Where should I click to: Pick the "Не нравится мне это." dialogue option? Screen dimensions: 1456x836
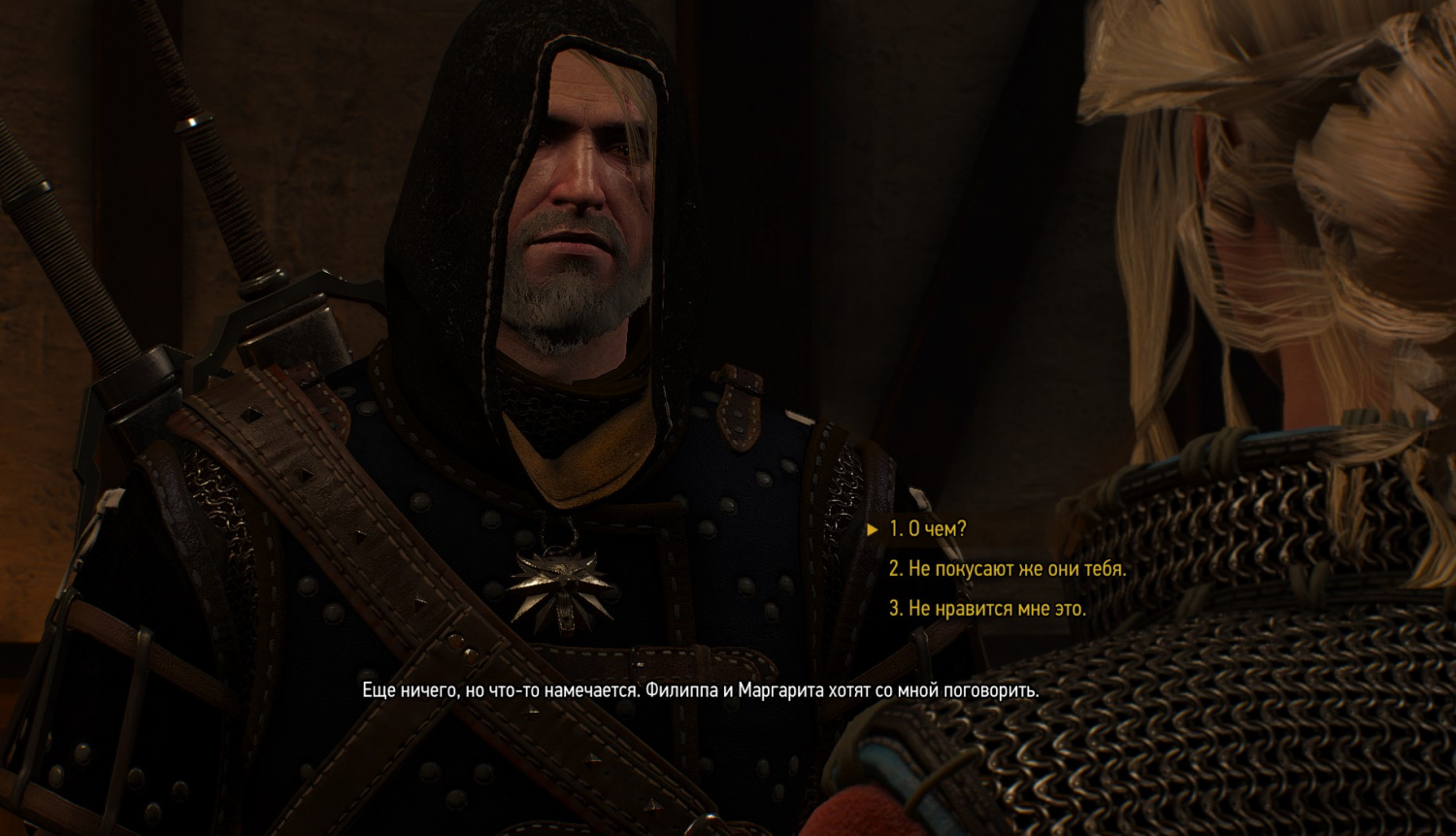[x=986, y=609]
